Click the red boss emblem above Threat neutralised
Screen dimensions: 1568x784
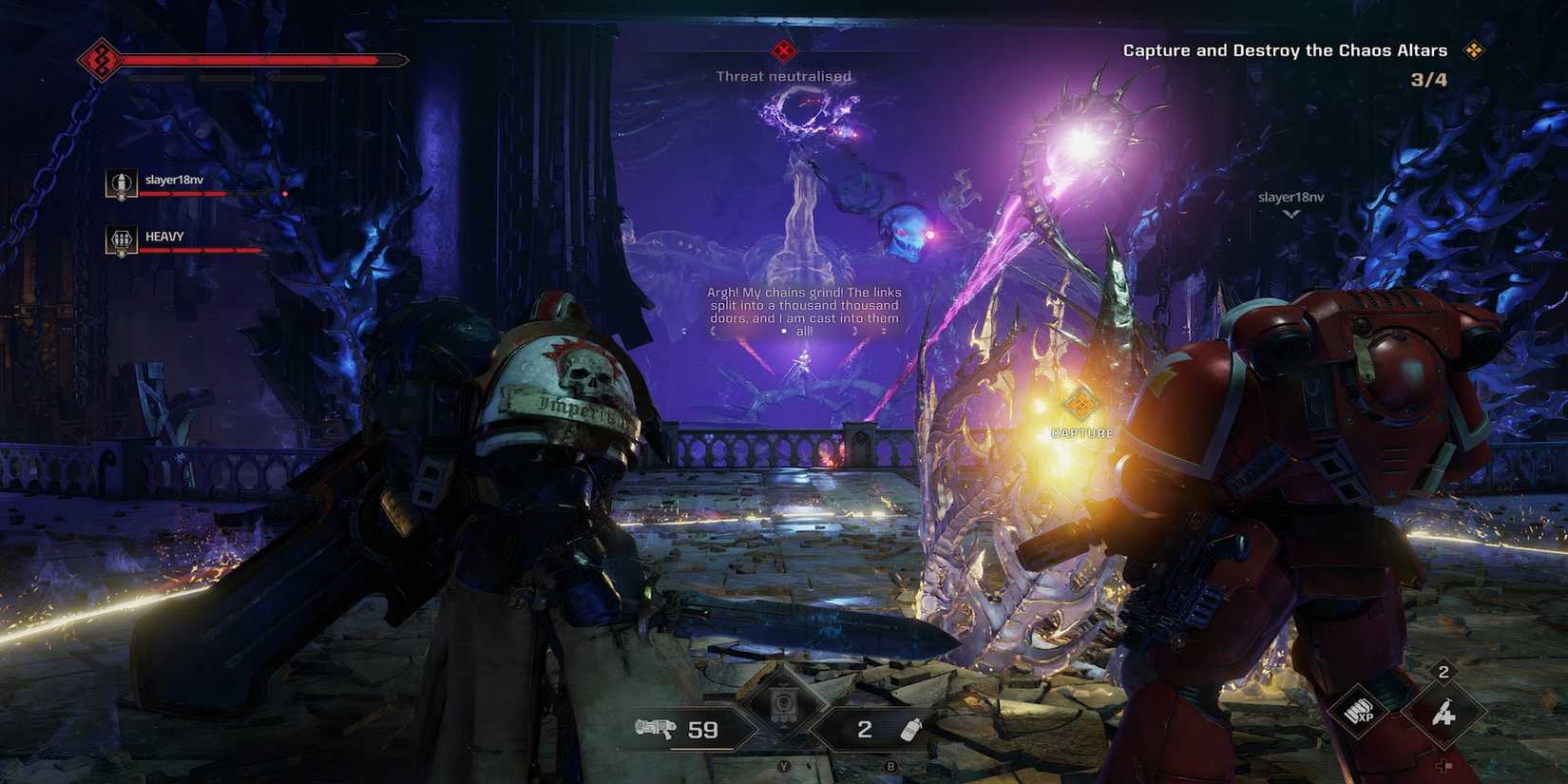coord(784,49)
